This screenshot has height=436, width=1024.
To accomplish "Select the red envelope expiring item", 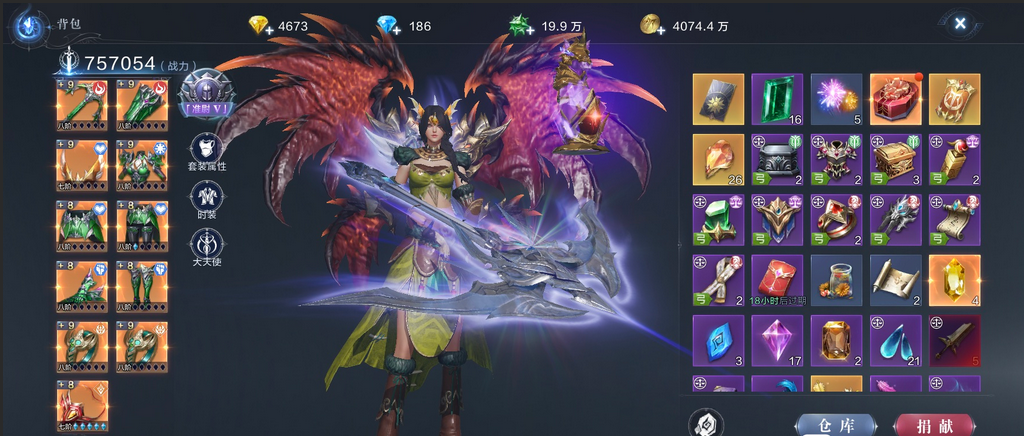I will point(777,280).
